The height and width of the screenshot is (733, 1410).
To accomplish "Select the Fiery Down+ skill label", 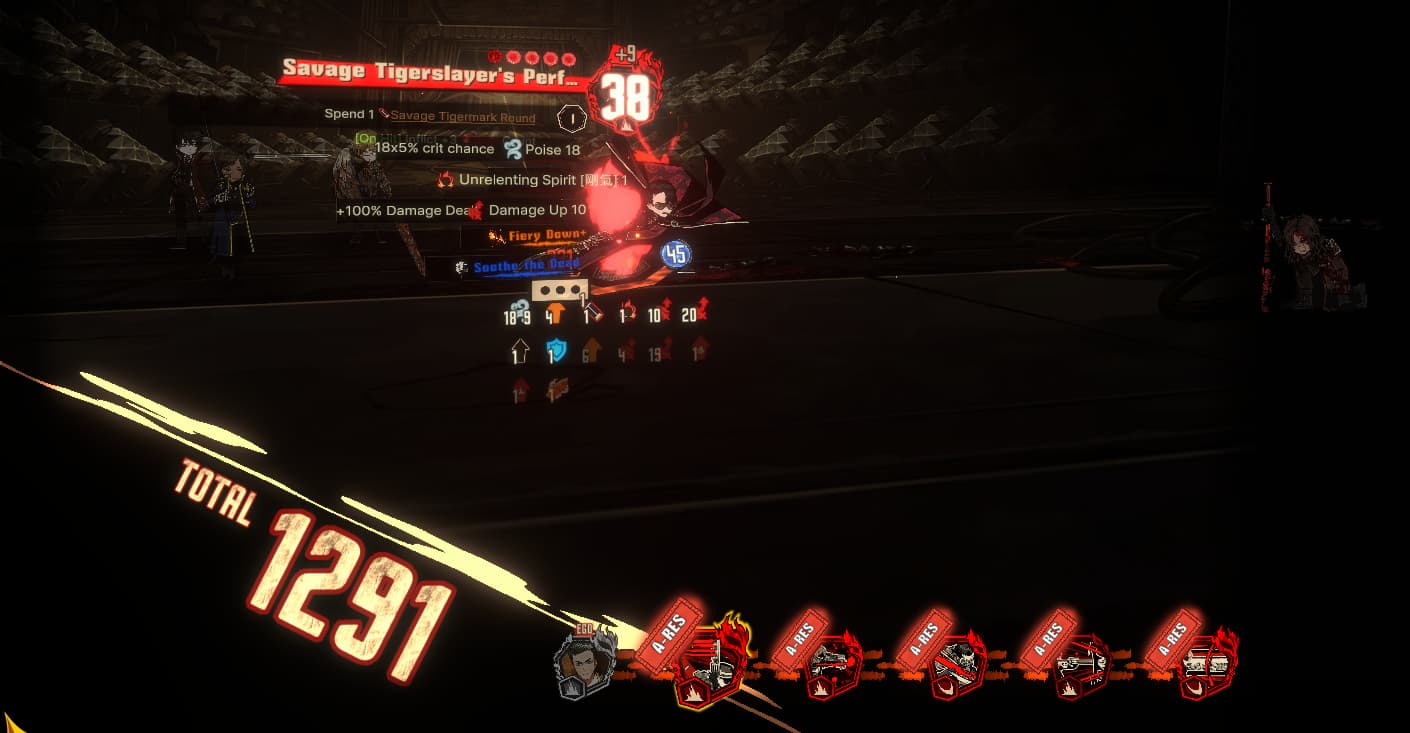I will click(x=538, y=236).
